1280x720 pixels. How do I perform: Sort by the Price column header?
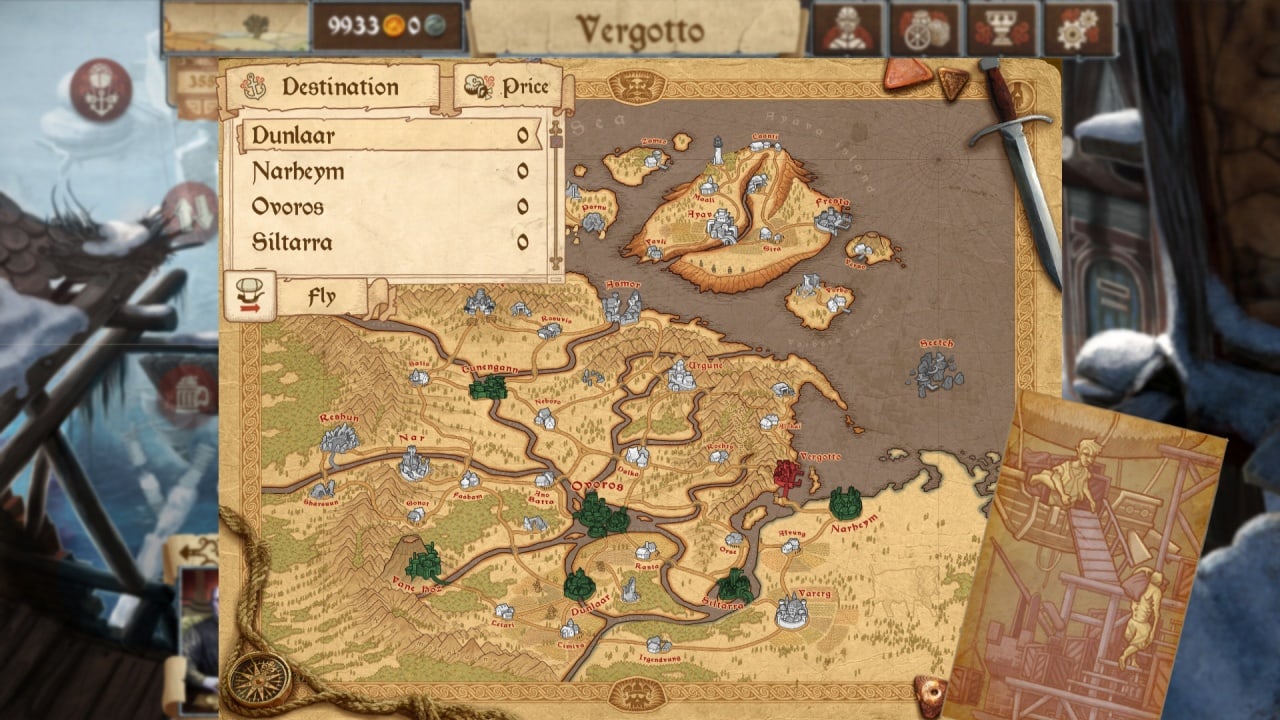tap(514, 87)
